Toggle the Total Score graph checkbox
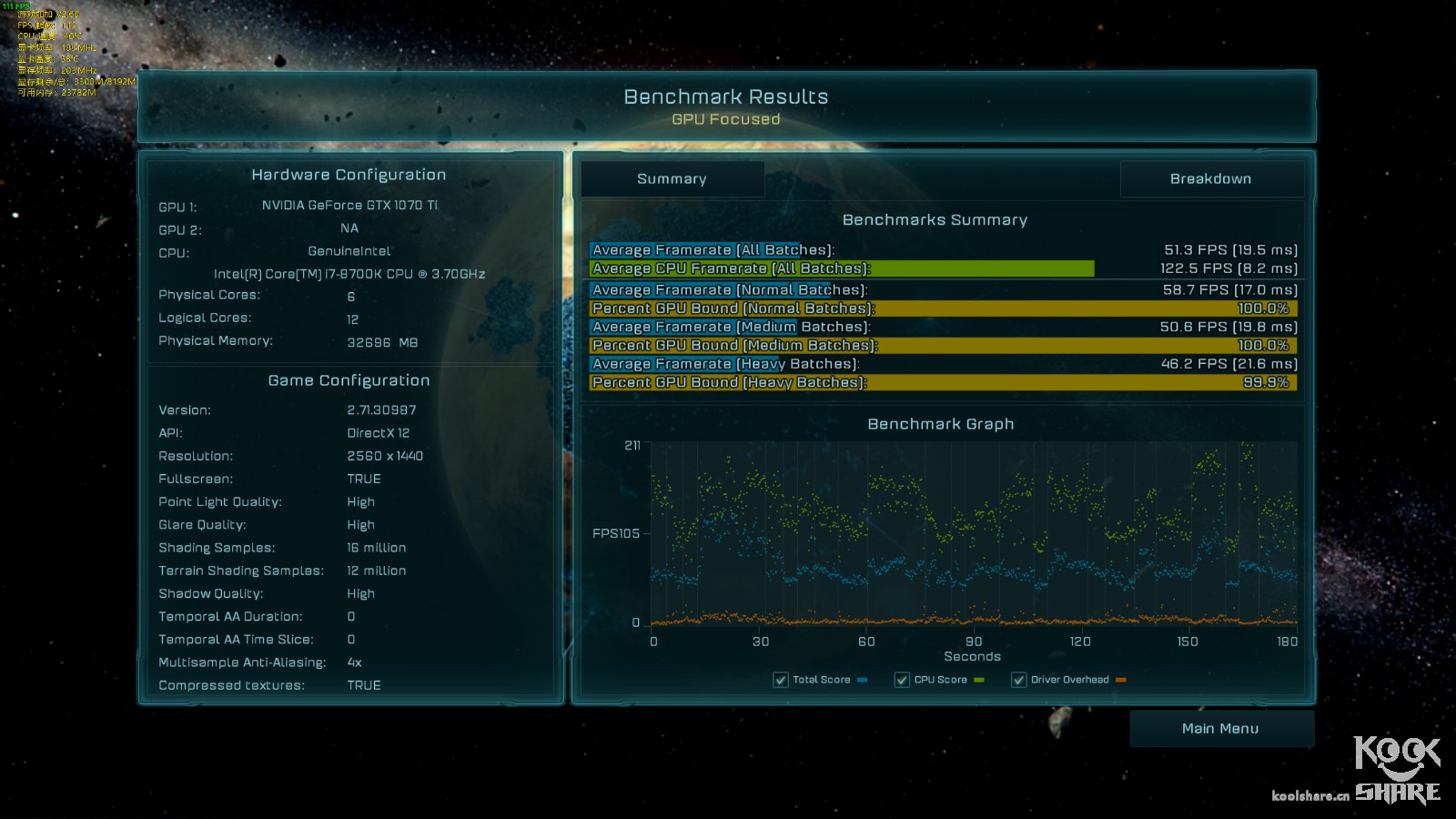 pos(781,680)
